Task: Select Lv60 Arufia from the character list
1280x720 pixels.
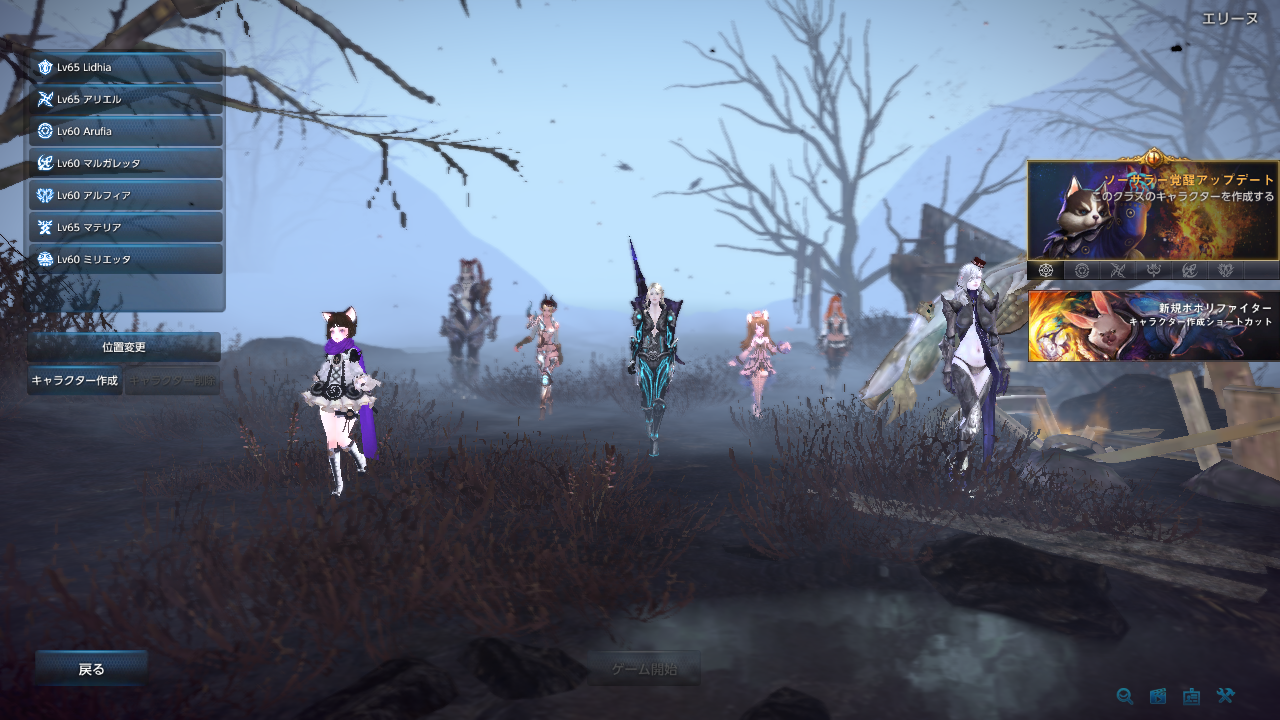Action: (x=120, y=131)
